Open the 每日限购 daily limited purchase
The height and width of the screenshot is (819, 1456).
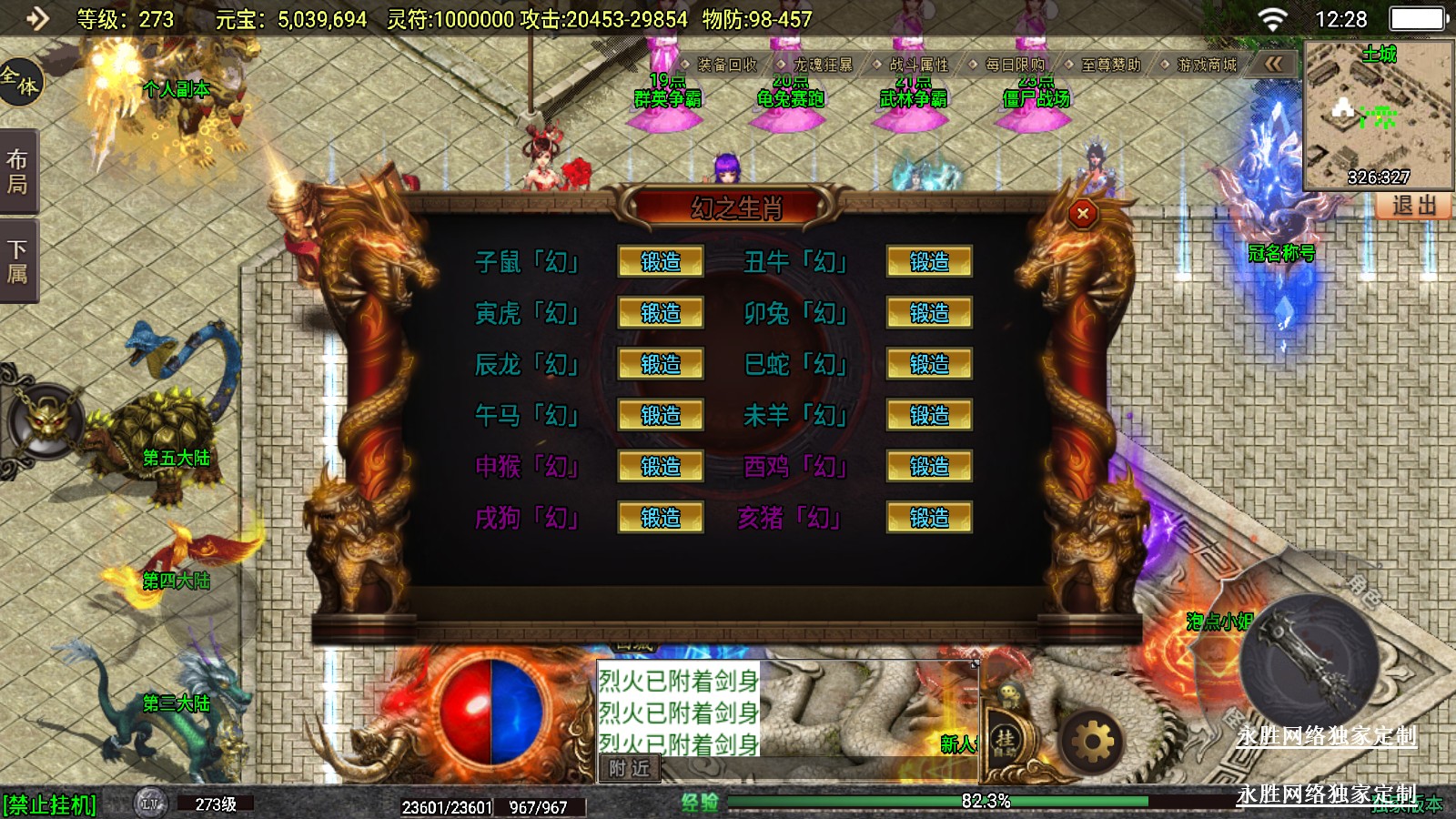[1014, 65]
